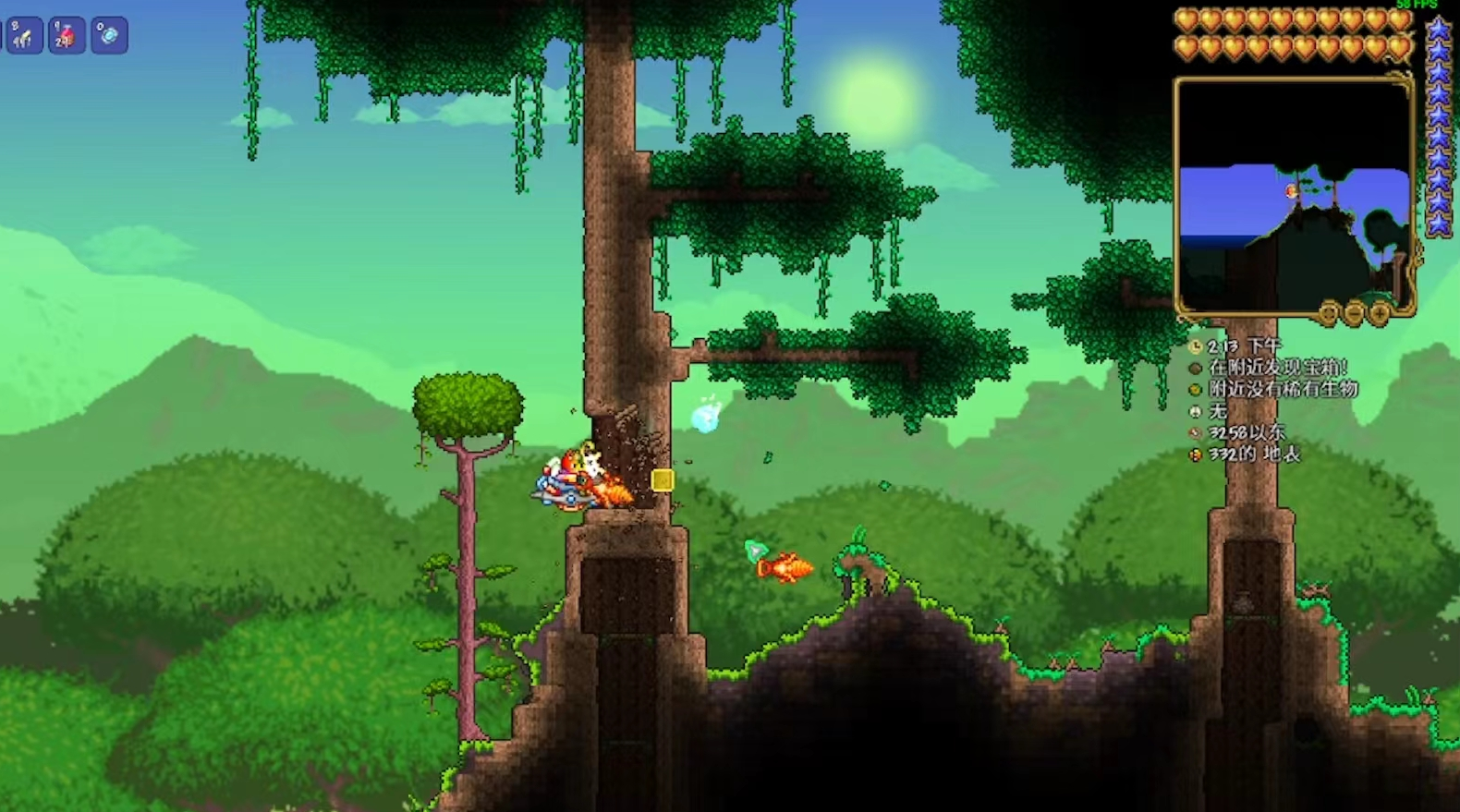Click the cyan wisp light pet buff icon

[109, 36]
